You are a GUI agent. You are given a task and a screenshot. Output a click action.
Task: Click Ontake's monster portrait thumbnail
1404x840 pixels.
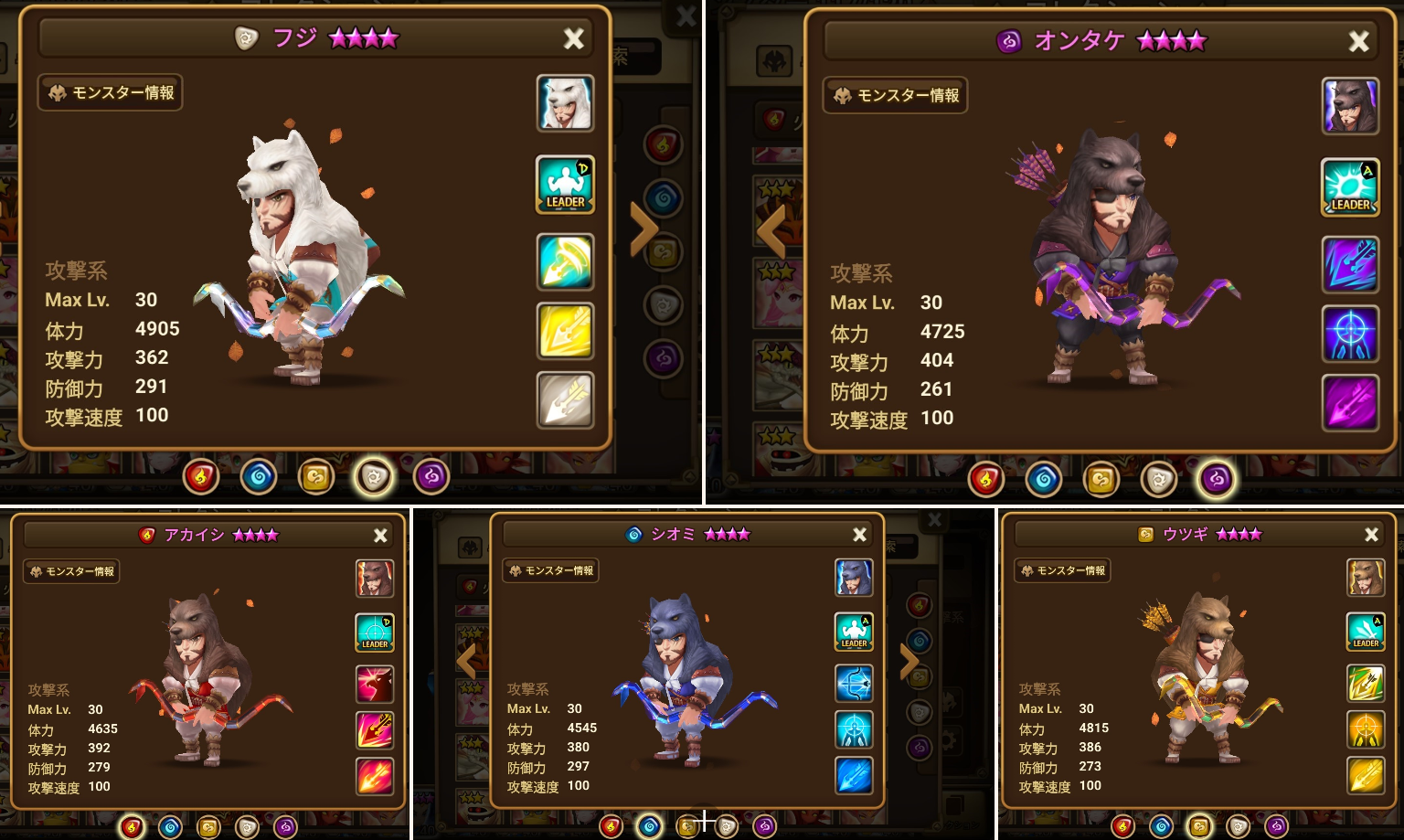point(1350,105)
